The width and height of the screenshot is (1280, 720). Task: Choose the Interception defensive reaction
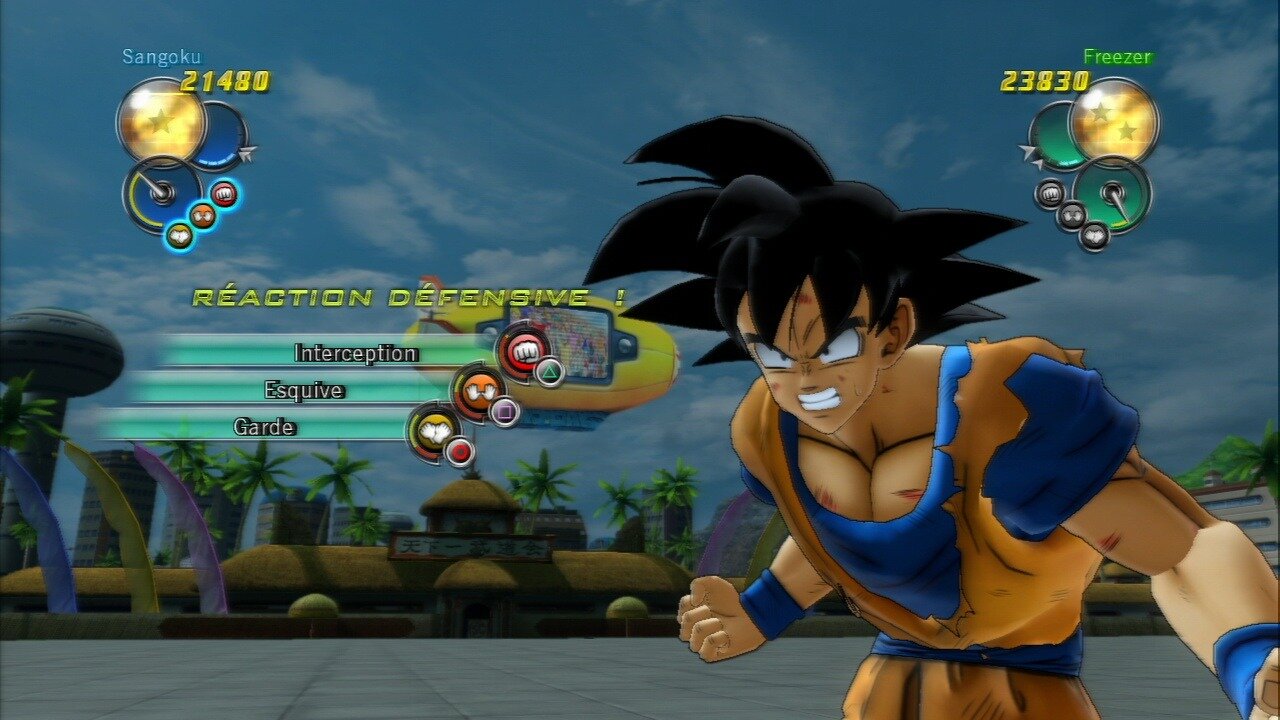point(355,353)
